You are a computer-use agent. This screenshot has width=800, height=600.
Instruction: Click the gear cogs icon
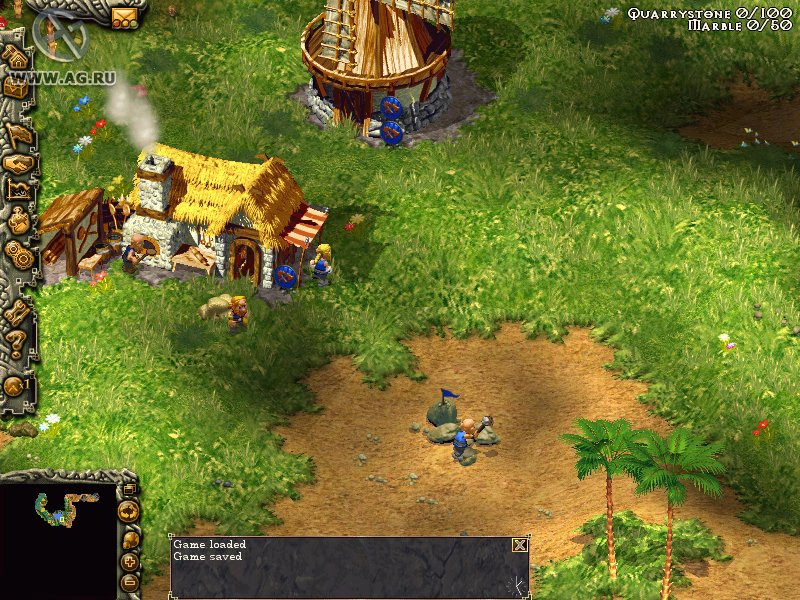pos(19,253)
